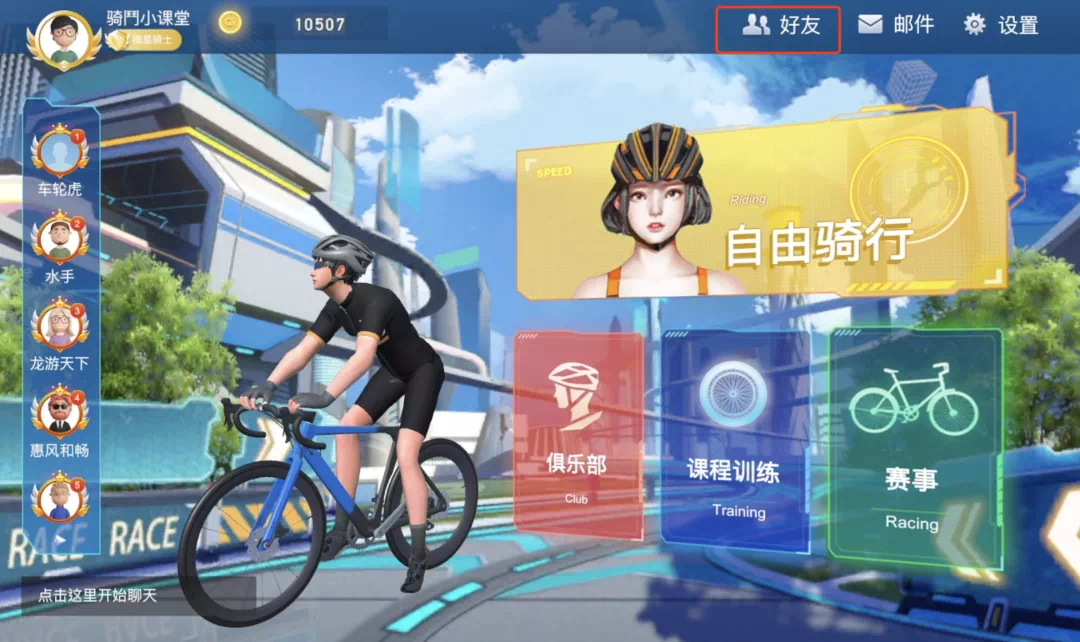Click the gold coin currency icon

[x=230, y=23]
